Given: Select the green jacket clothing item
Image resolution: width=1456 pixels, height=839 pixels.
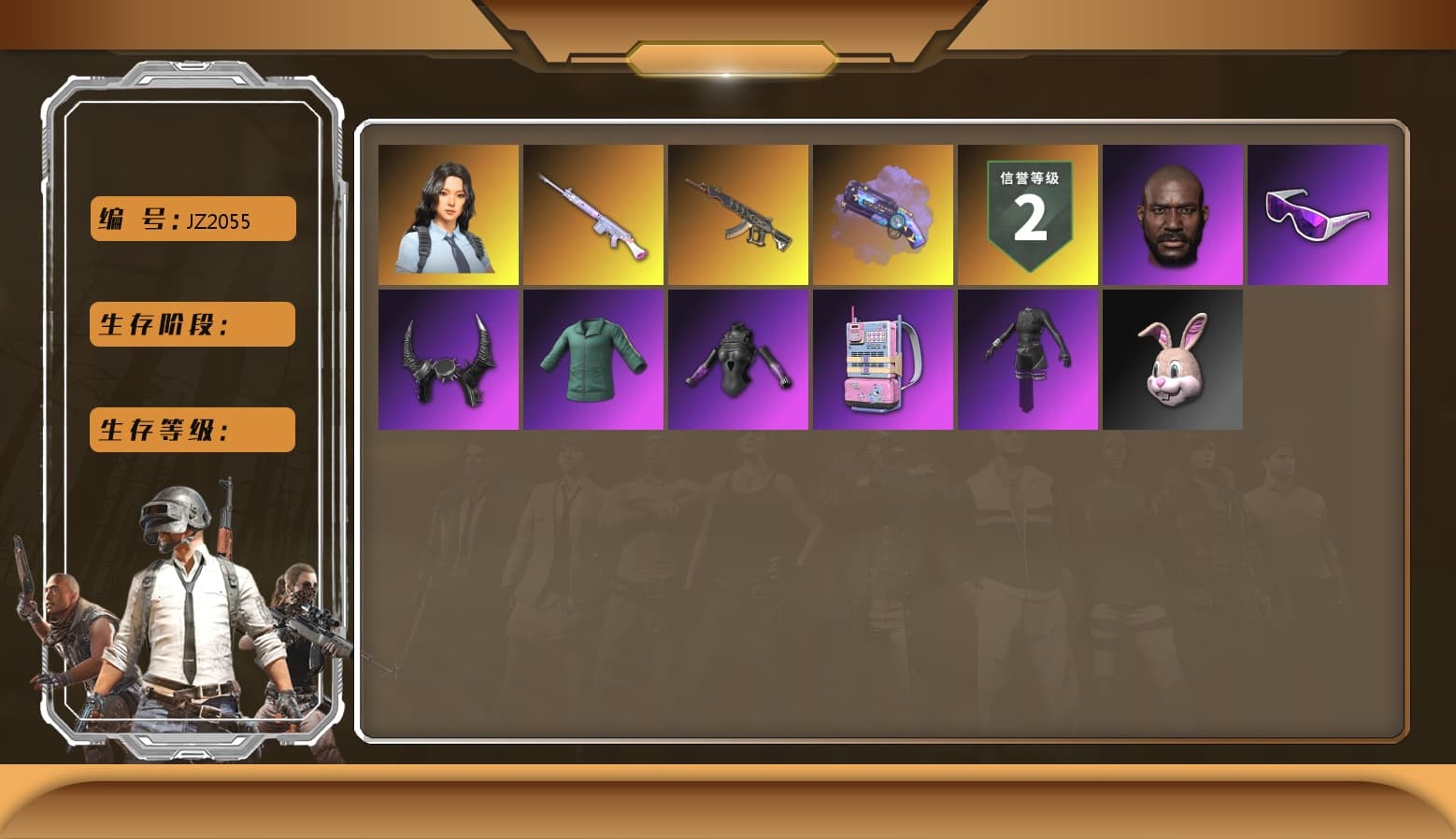Looking at the screenshot, I should 592,360.
